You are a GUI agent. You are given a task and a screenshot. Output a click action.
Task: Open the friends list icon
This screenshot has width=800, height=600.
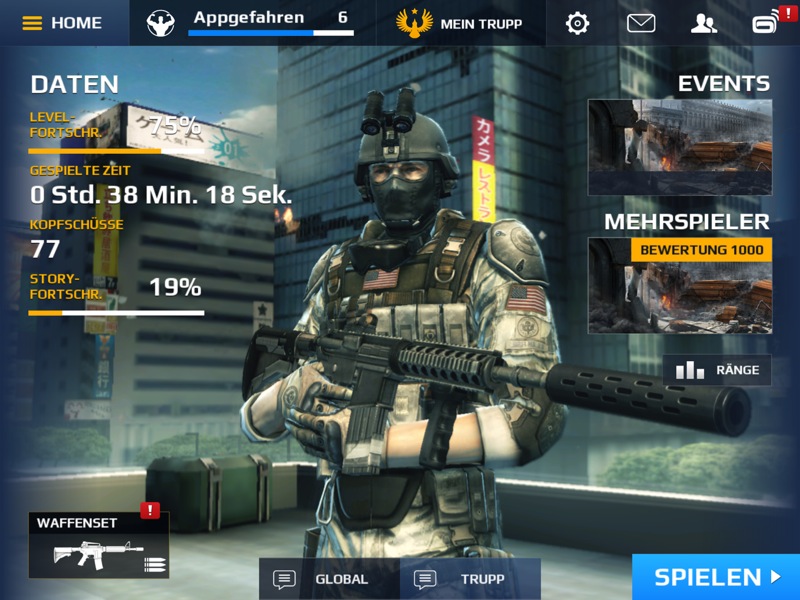click(704, 22)
